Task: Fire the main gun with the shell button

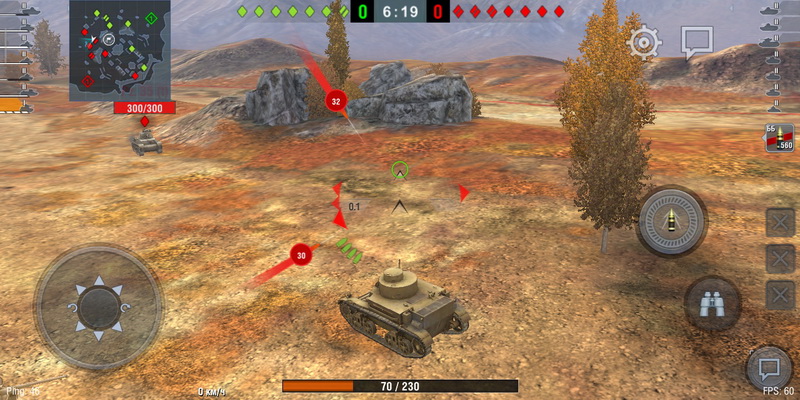Action: point(671,221)
